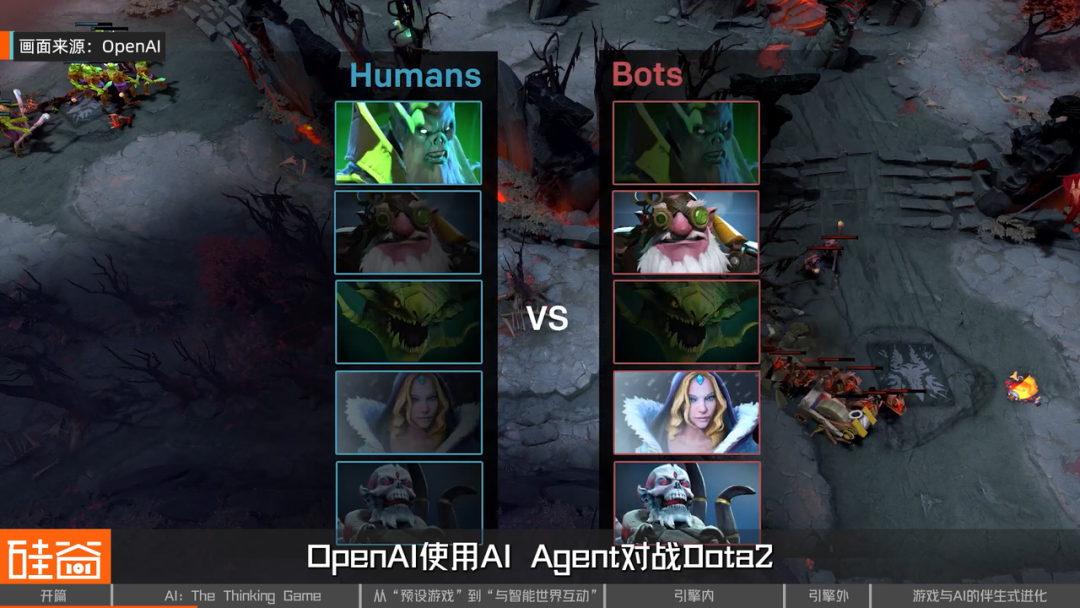Choose Sniper portrait under Humans
The width and height of the screenshot is (1080, 608).
408,232
